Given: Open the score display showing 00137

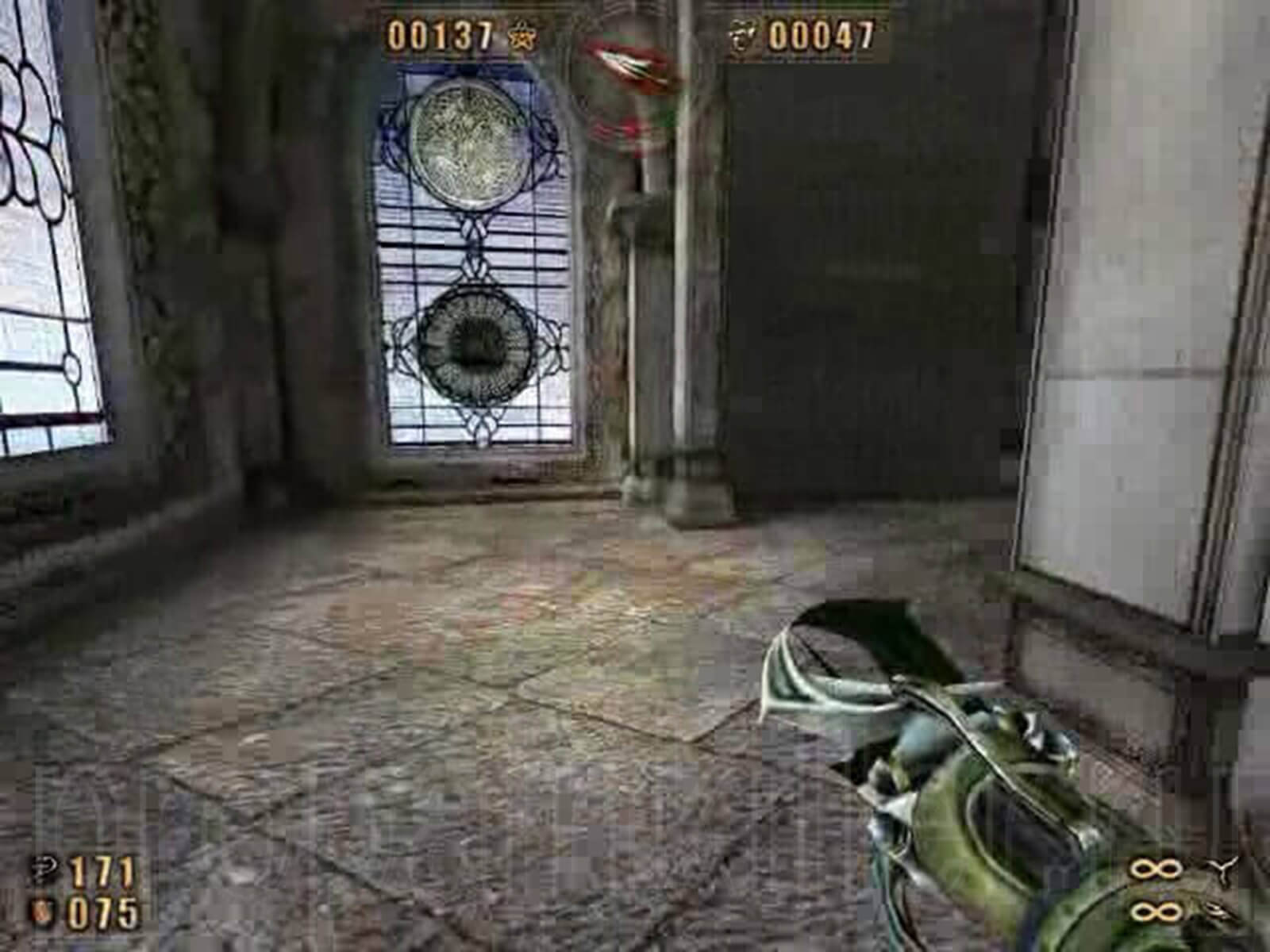Looking at the screenshot, I should (x=441, y=36).
